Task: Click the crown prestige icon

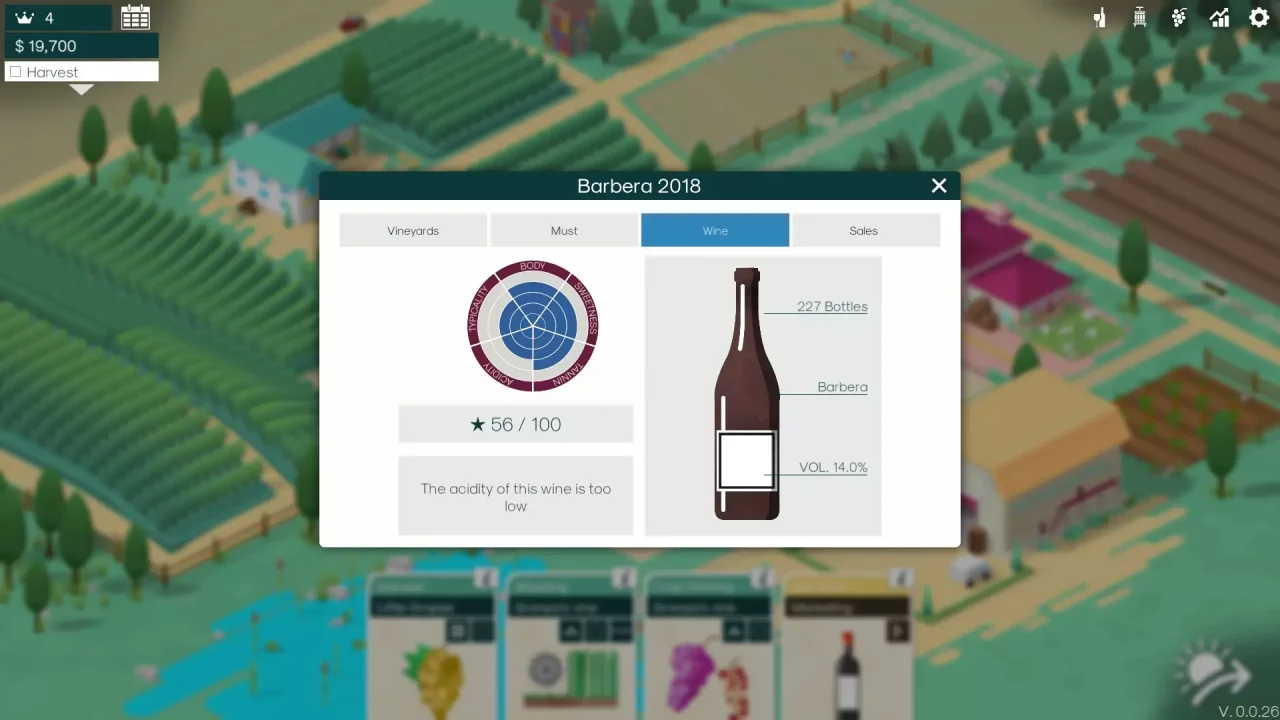Action: [25, 16]
